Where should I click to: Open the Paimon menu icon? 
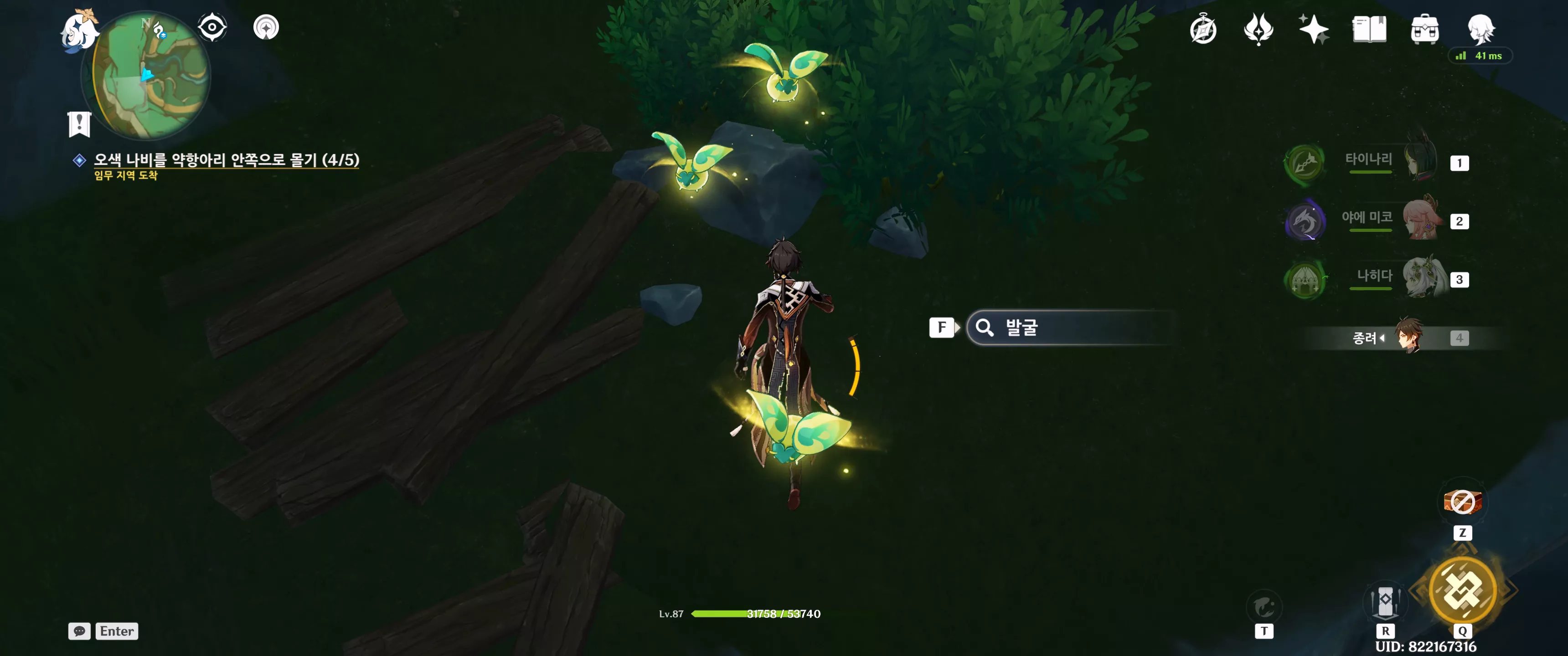click(x=79, y=30)
